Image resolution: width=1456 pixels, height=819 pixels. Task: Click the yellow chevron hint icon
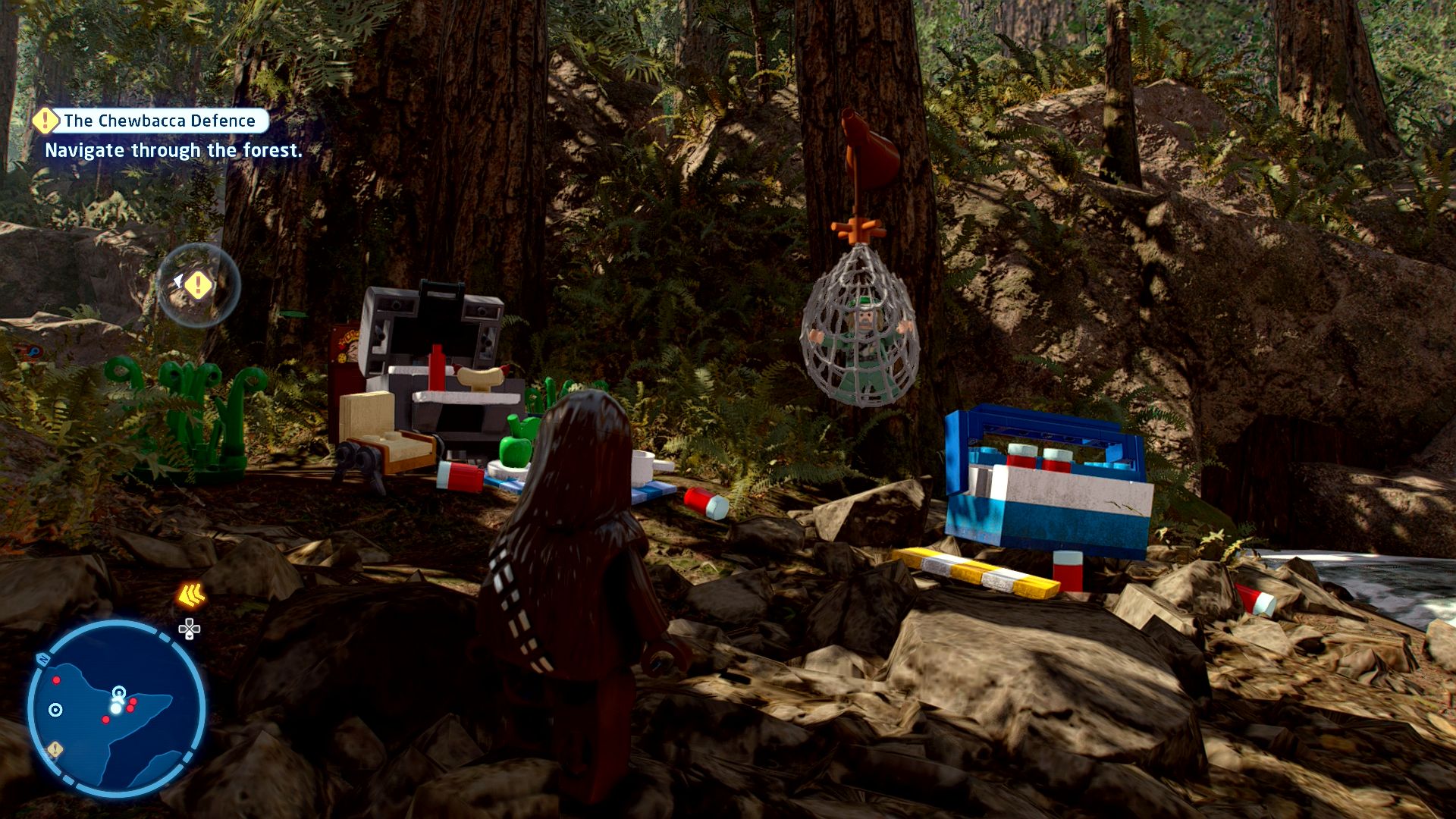[191, 596]
